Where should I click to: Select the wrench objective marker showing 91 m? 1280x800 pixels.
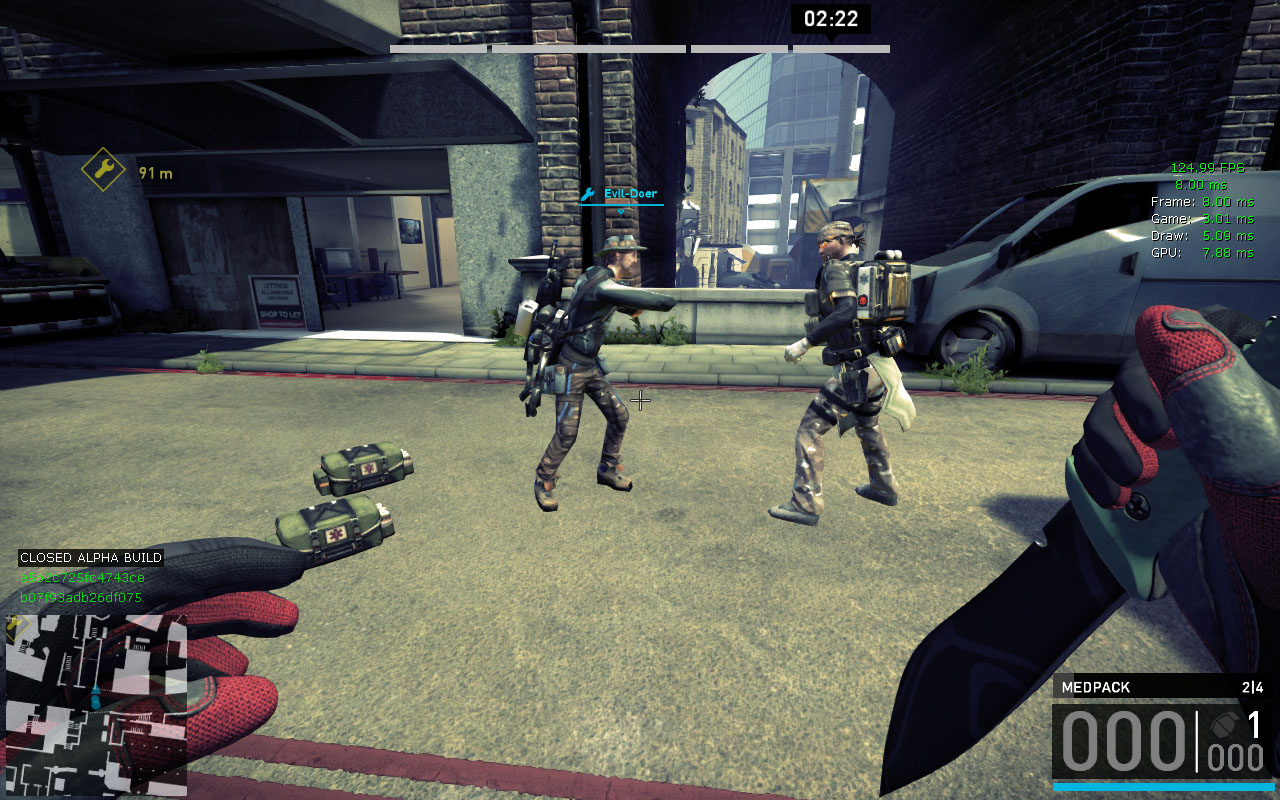(x=103, y=170)
